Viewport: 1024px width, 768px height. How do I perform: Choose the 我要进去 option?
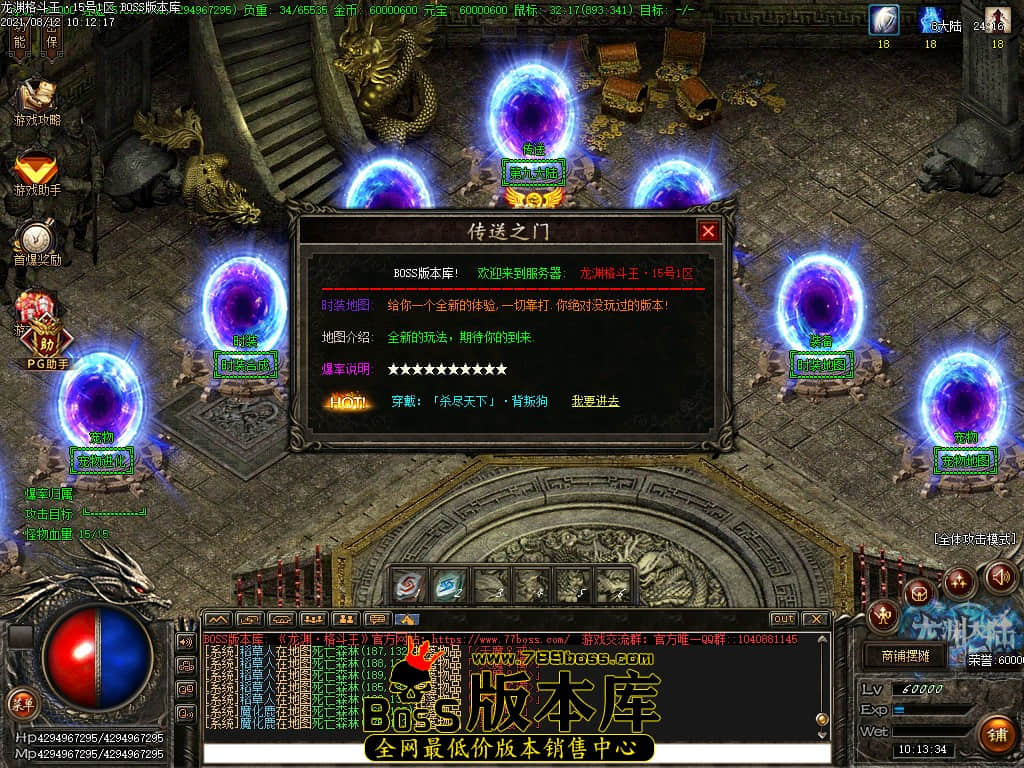[595, 401]
